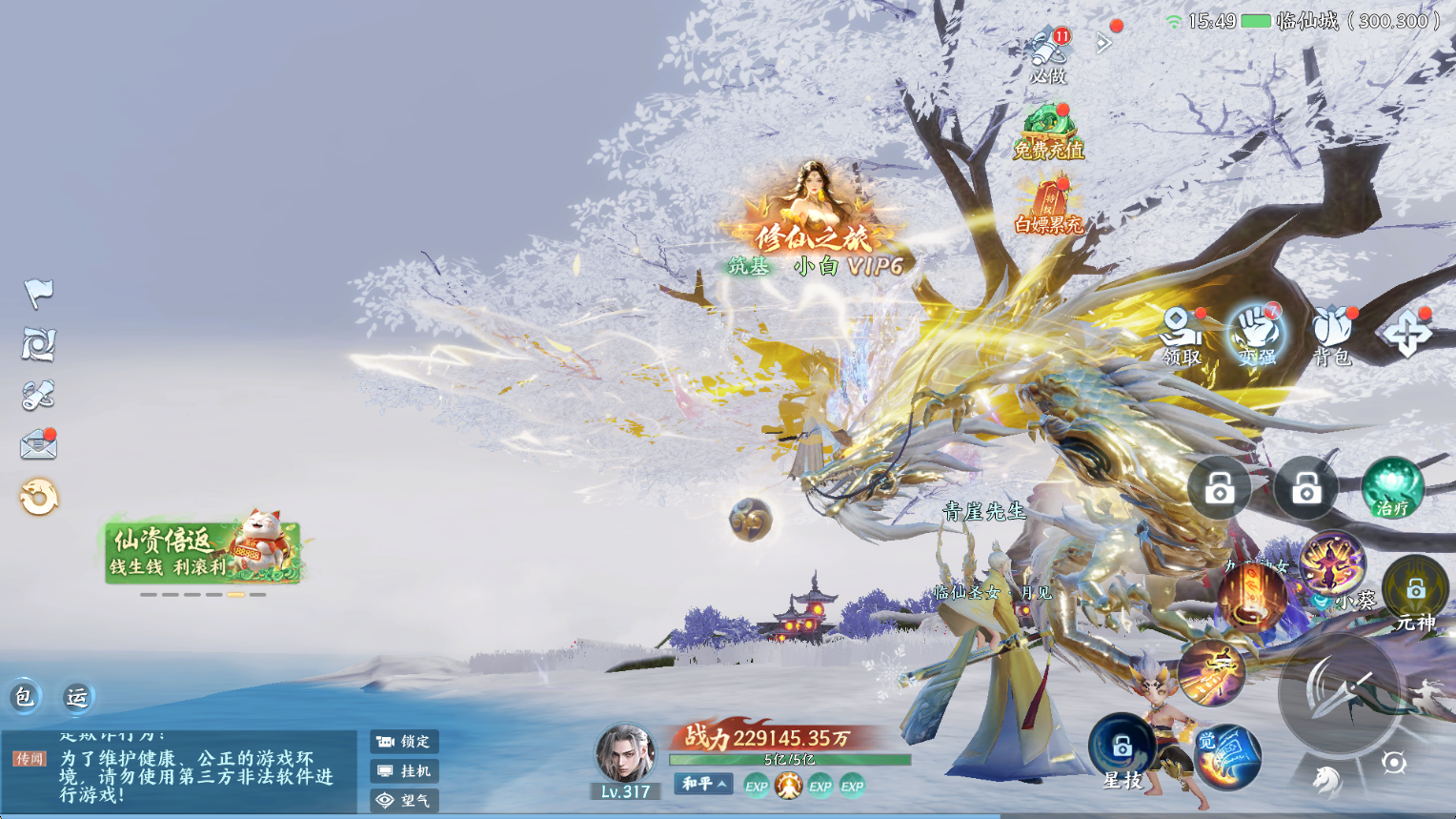1456x819 pixels.
Task: Toggle the 锁定 lock camera button
Action: (404, 742)
